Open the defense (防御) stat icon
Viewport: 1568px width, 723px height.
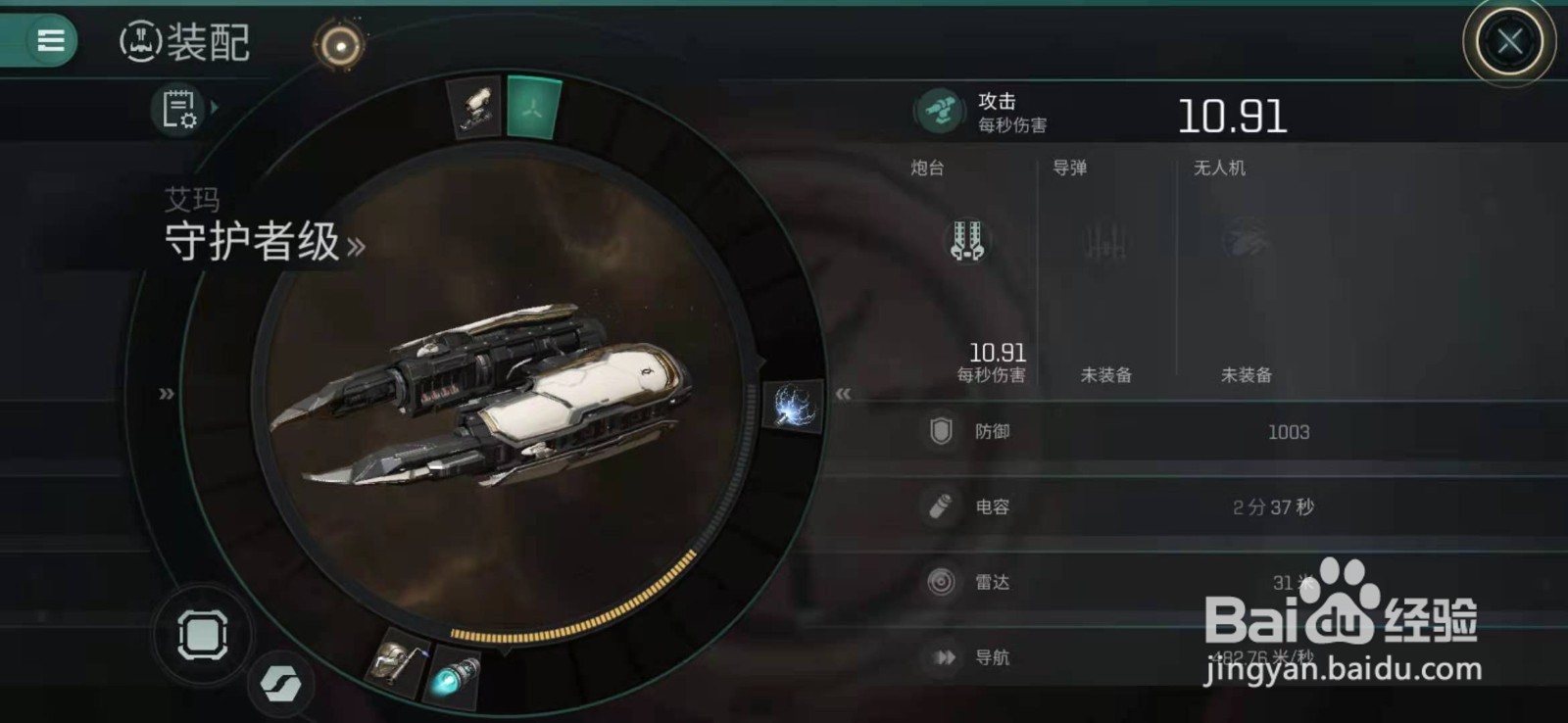[x=943, y=431]
